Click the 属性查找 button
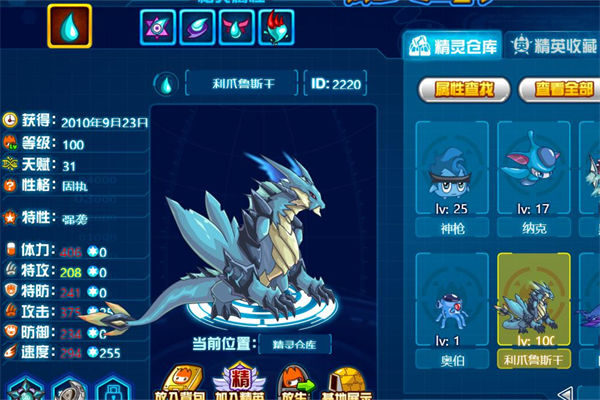Image resolution: width=600 pixels, height=400 pixels. [x=458, y=90]
